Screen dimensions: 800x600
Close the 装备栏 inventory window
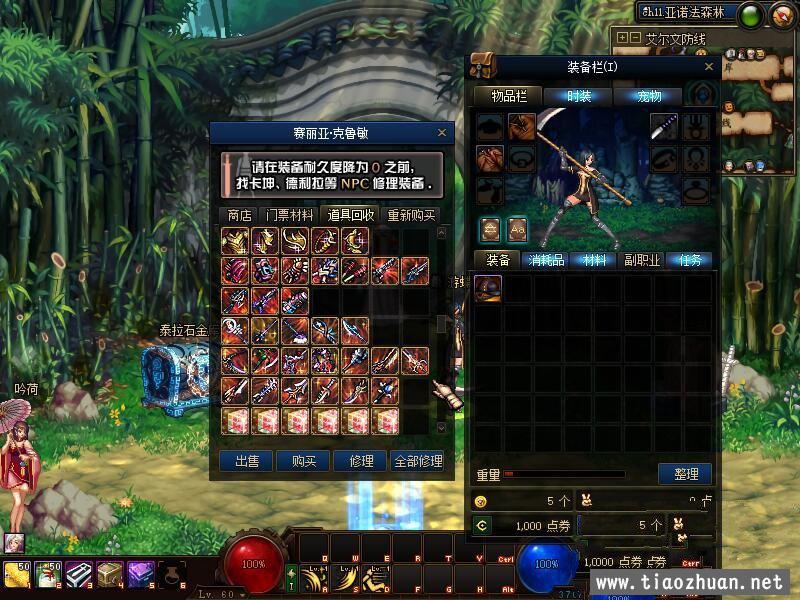[709, 67]
